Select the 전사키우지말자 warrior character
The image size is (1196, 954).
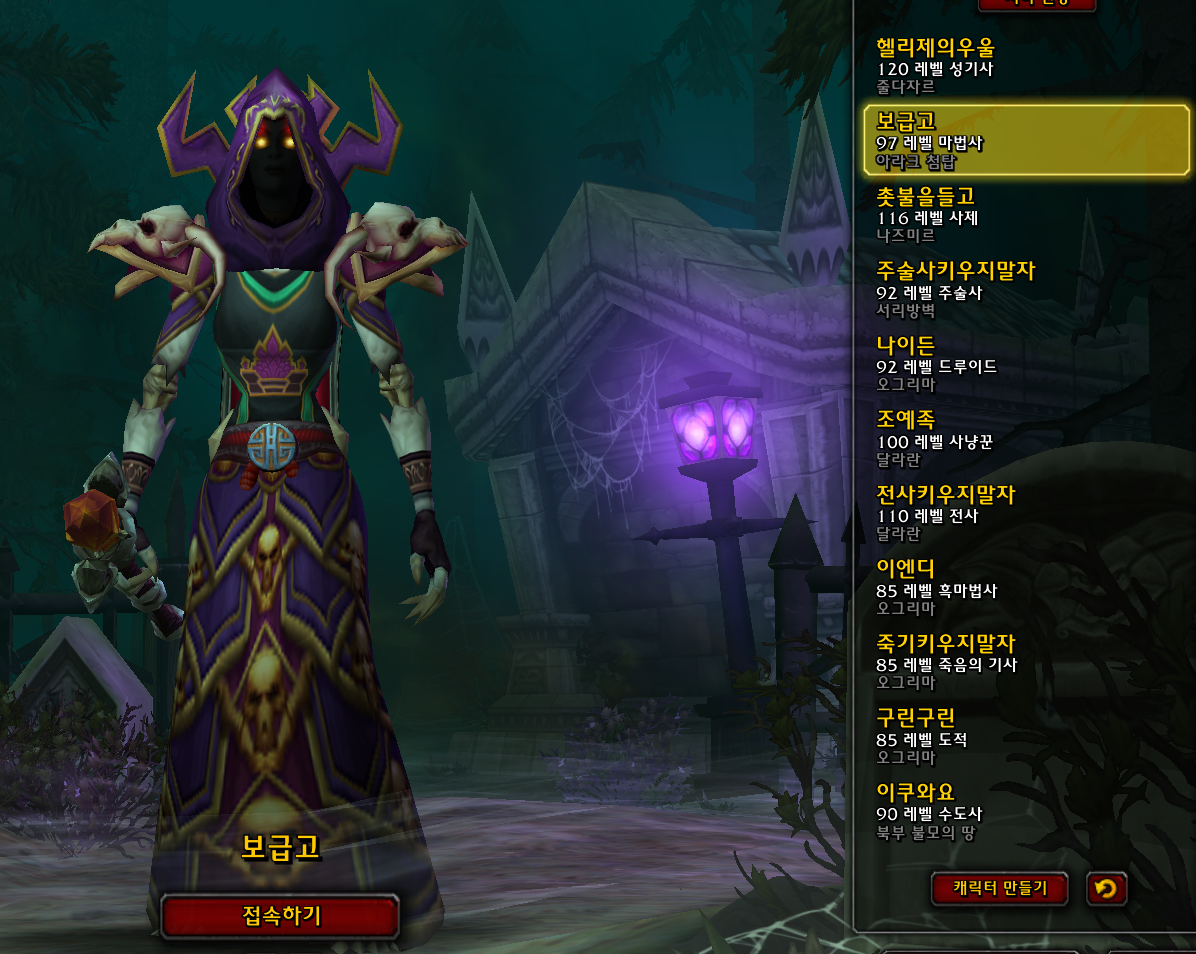(1025, 513)
